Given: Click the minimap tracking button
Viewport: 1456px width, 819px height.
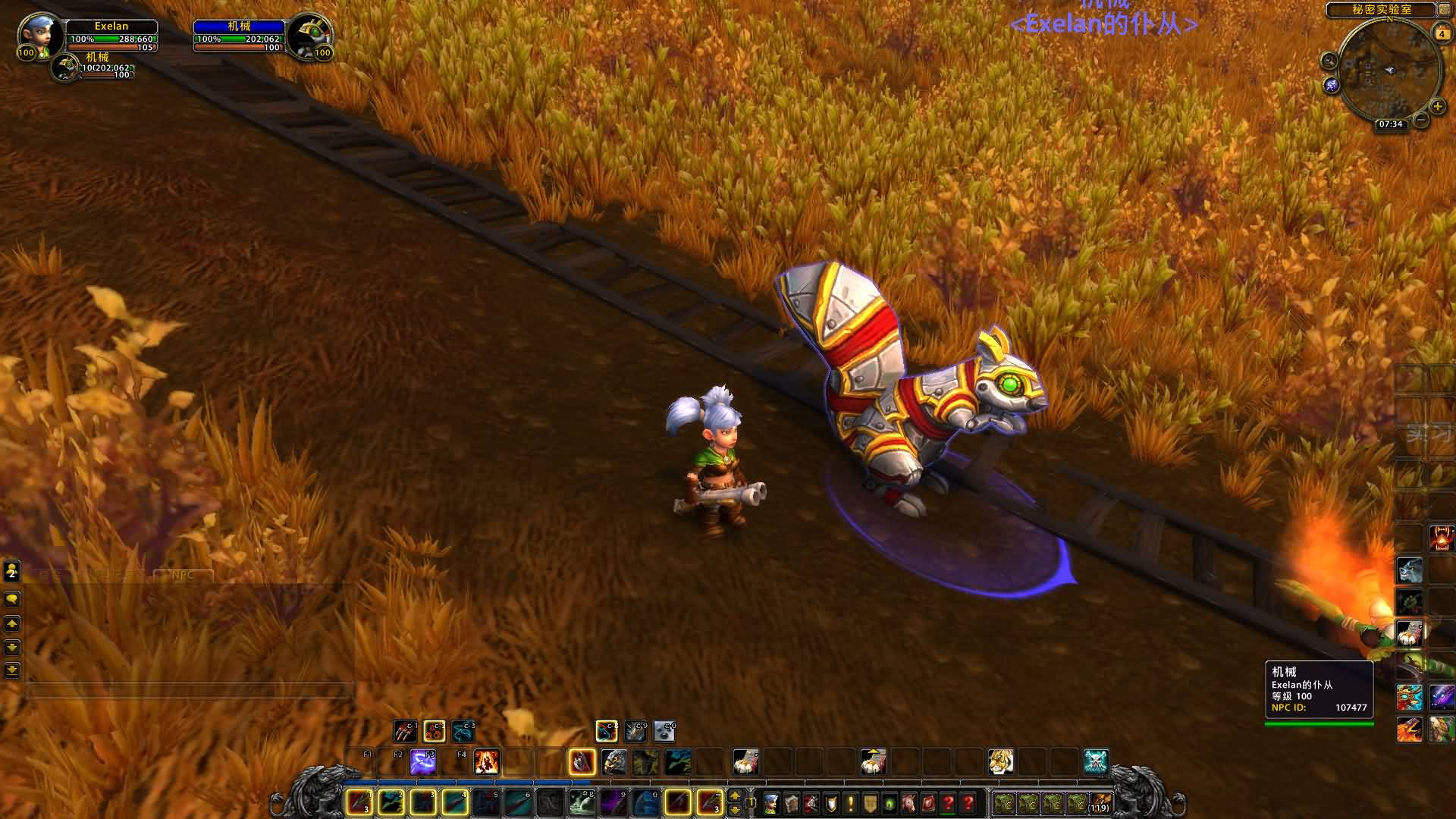Looking at the screenshot, I should pos(1329,61).
